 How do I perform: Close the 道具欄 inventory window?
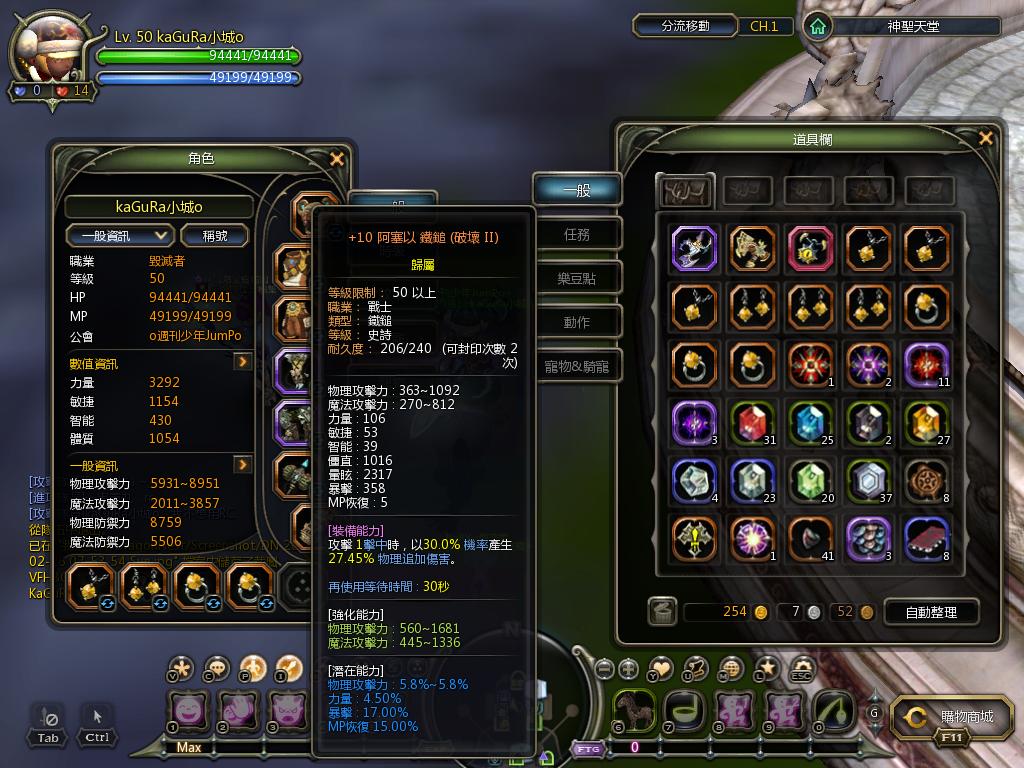pyautogui.click(x=987, y=139)
